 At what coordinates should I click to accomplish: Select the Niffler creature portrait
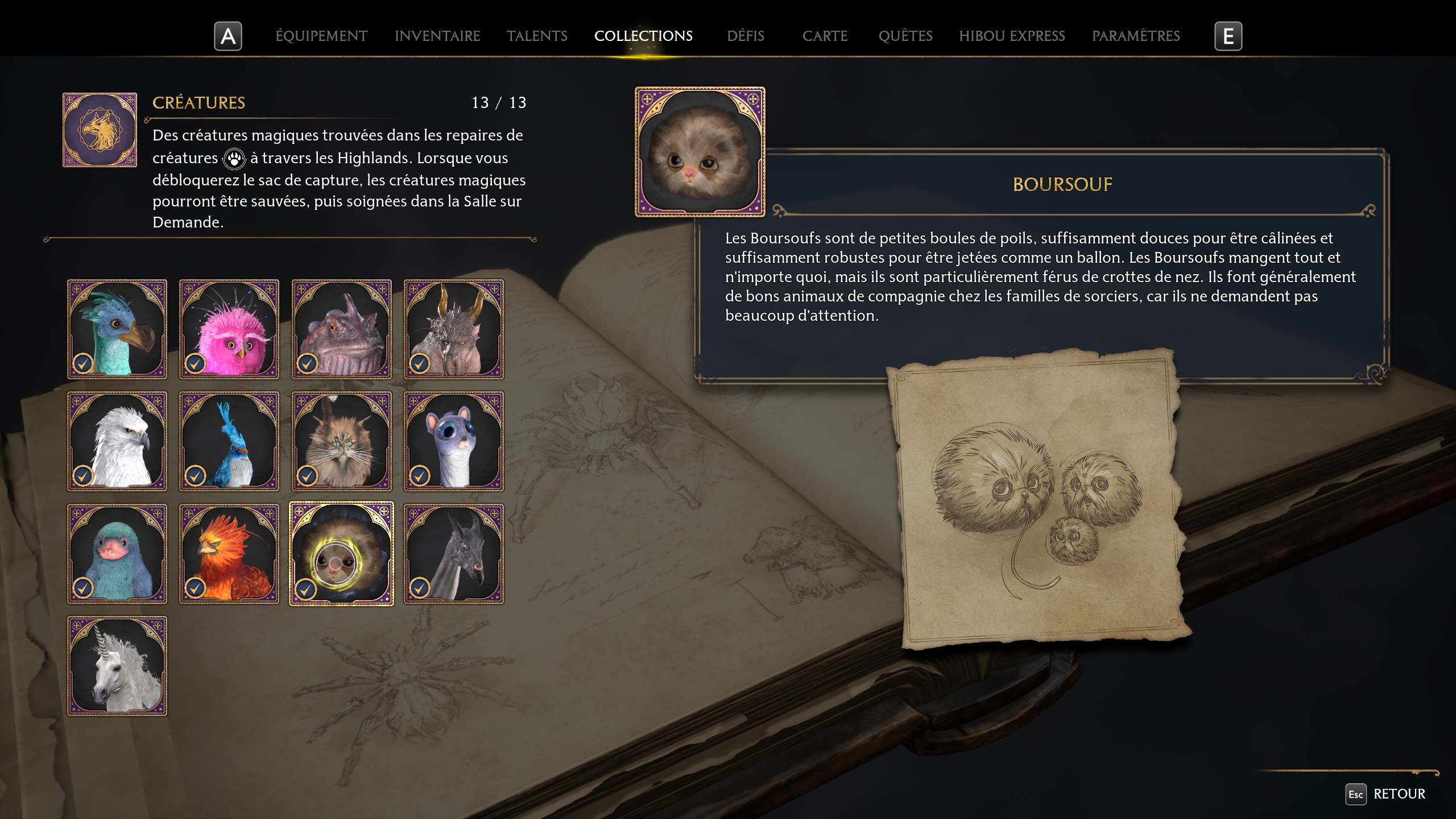[x=117, y=553]
